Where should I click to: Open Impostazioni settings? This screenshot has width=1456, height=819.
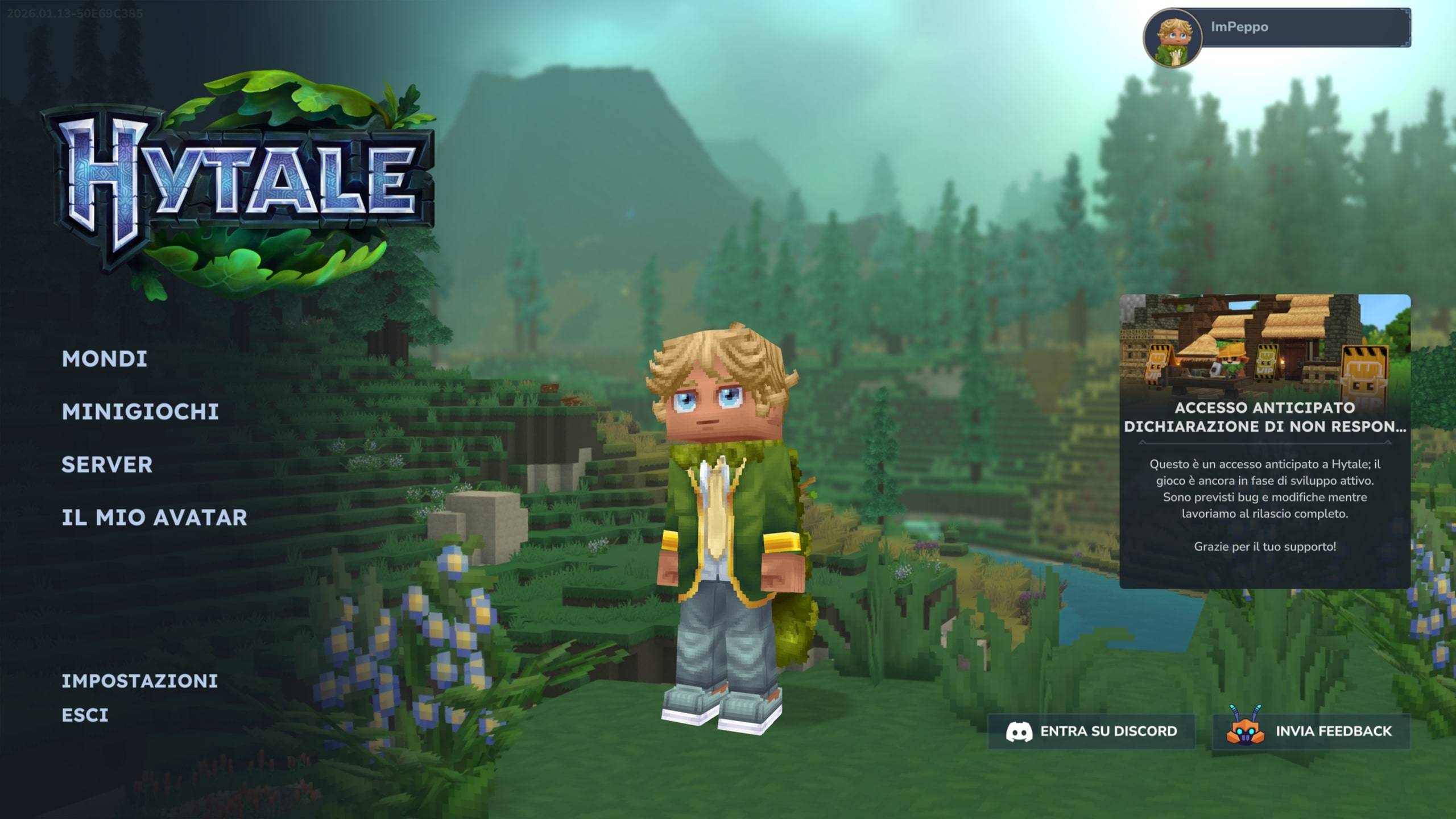pos(139,681)
